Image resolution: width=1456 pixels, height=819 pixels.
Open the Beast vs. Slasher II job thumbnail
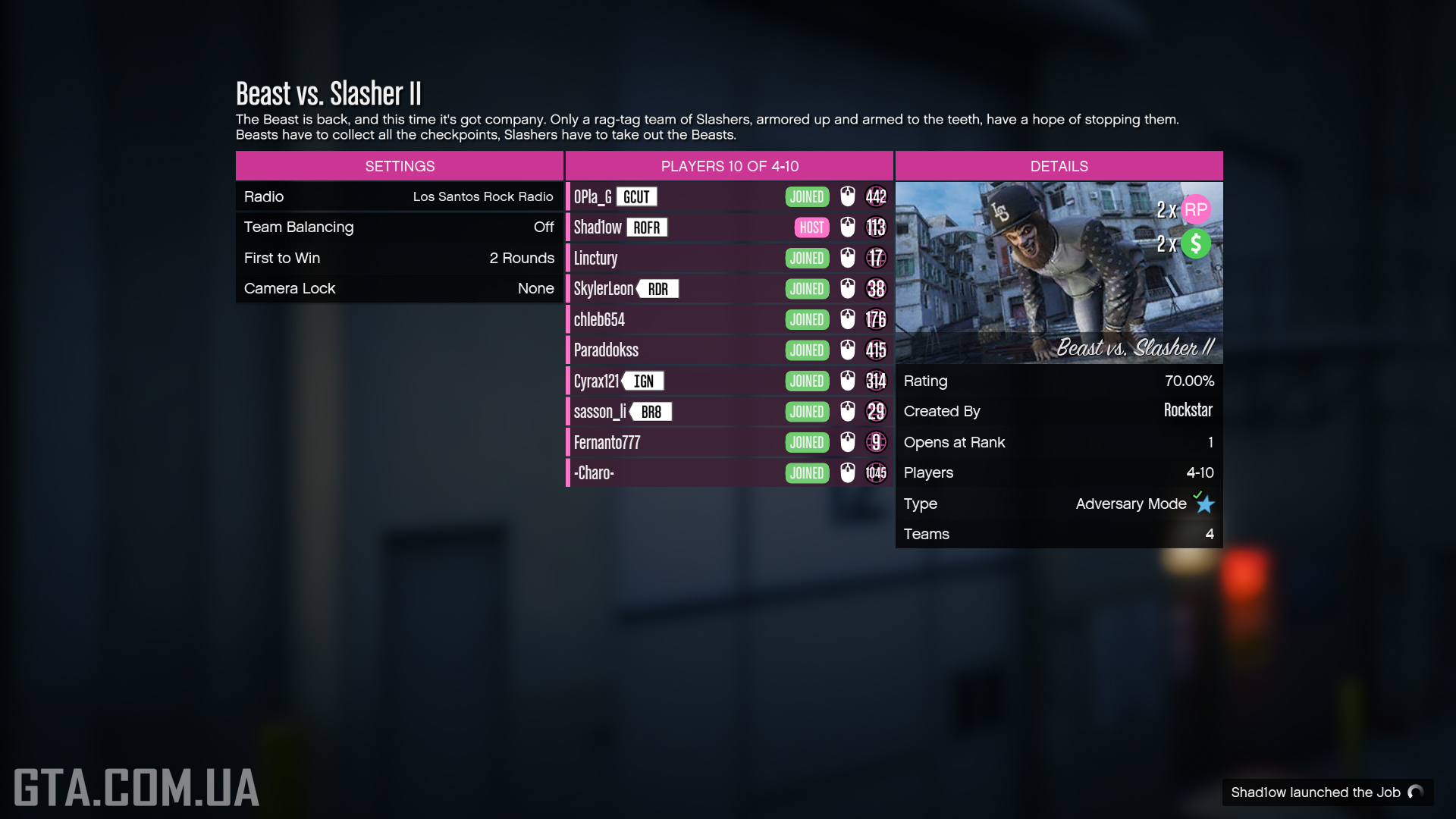click(1059, 272)
